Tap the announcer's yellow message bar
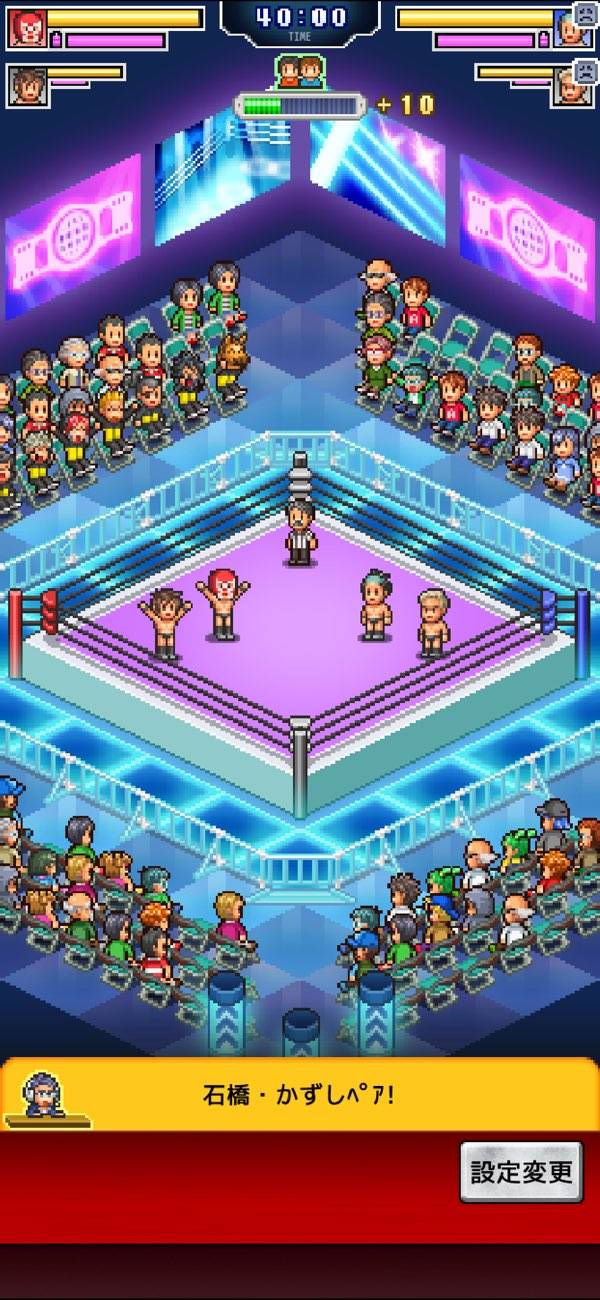 point(300,1093)
